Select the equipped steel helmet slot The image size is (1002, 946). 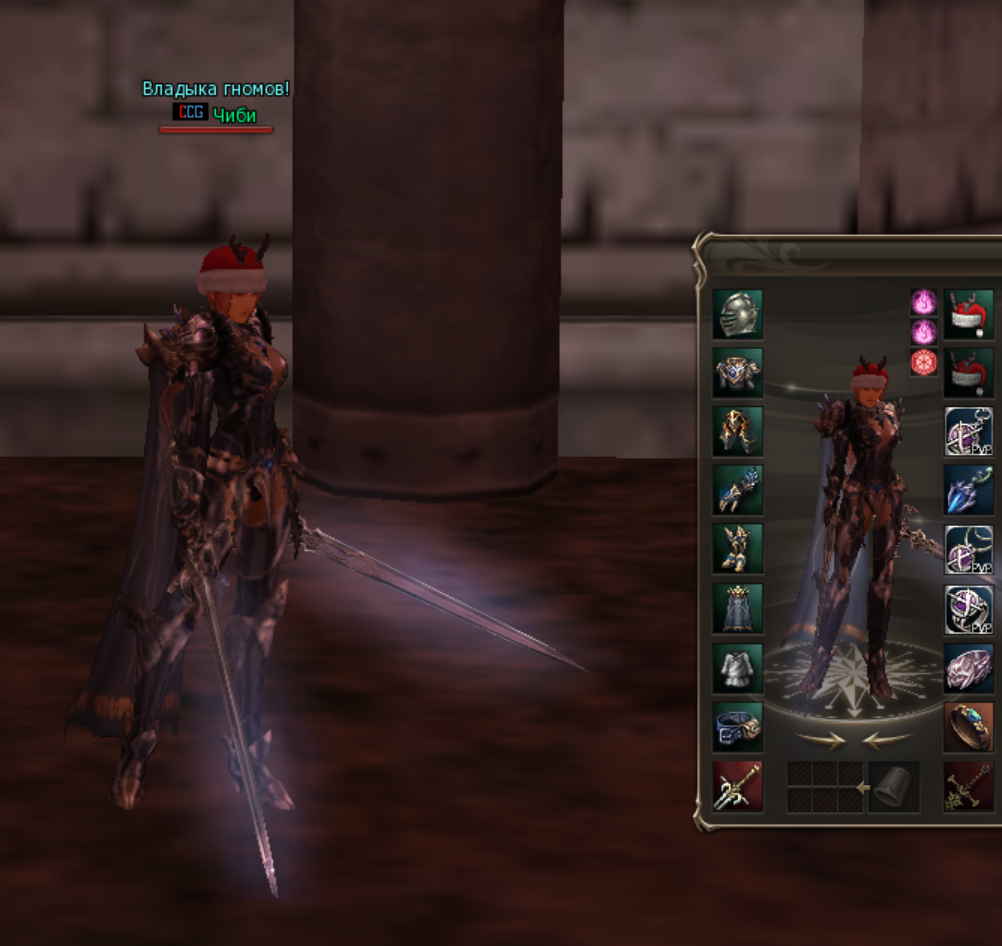738,314
